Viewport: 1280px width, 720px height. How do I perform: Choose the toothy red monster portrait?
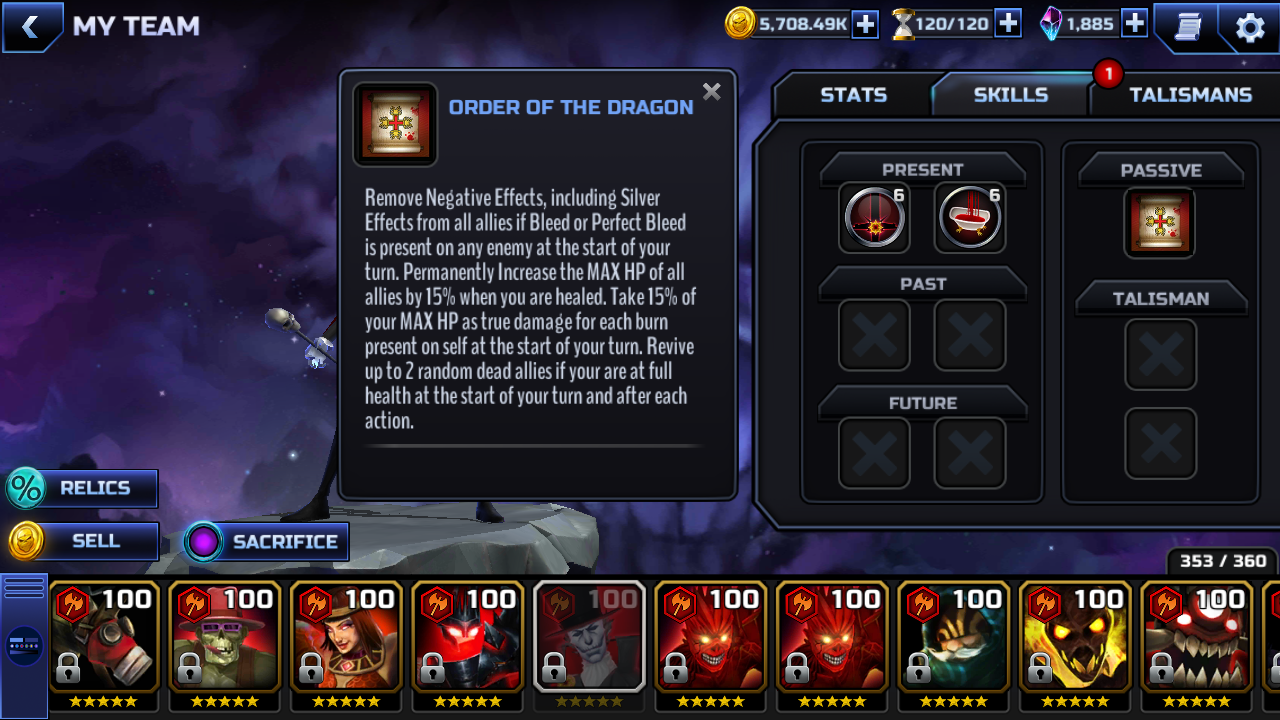(1197, 640)
